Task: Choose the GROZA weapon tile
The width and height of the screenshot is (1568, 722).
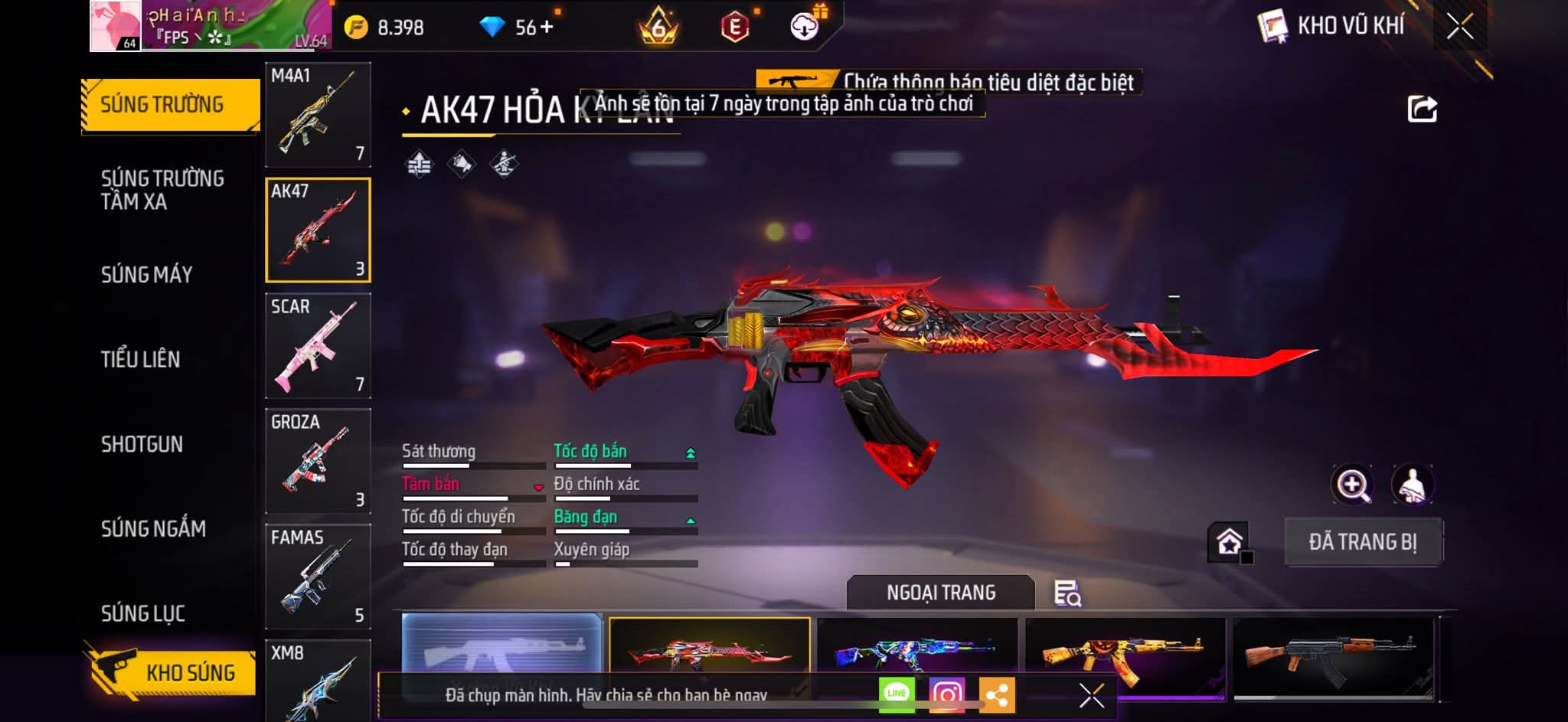Action: (x=318, y=461)
